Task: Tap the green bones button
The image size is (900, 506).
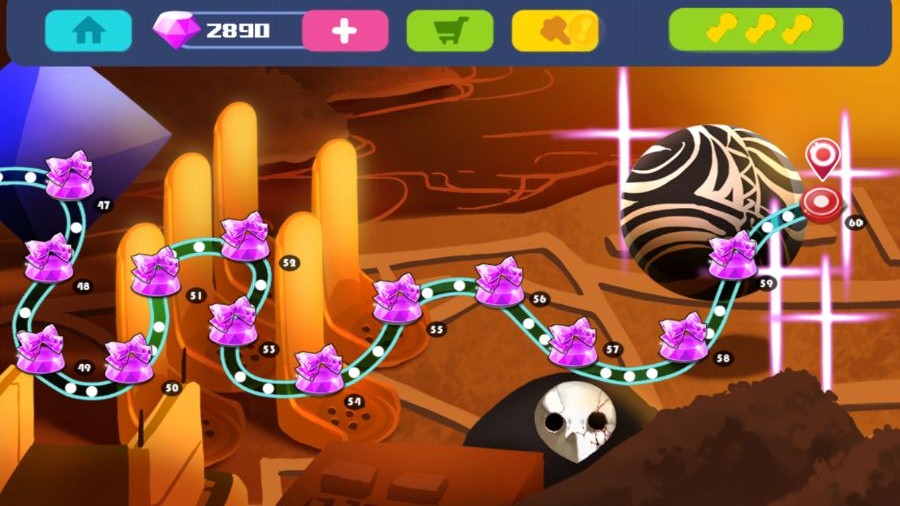Action: coord(755,30)
